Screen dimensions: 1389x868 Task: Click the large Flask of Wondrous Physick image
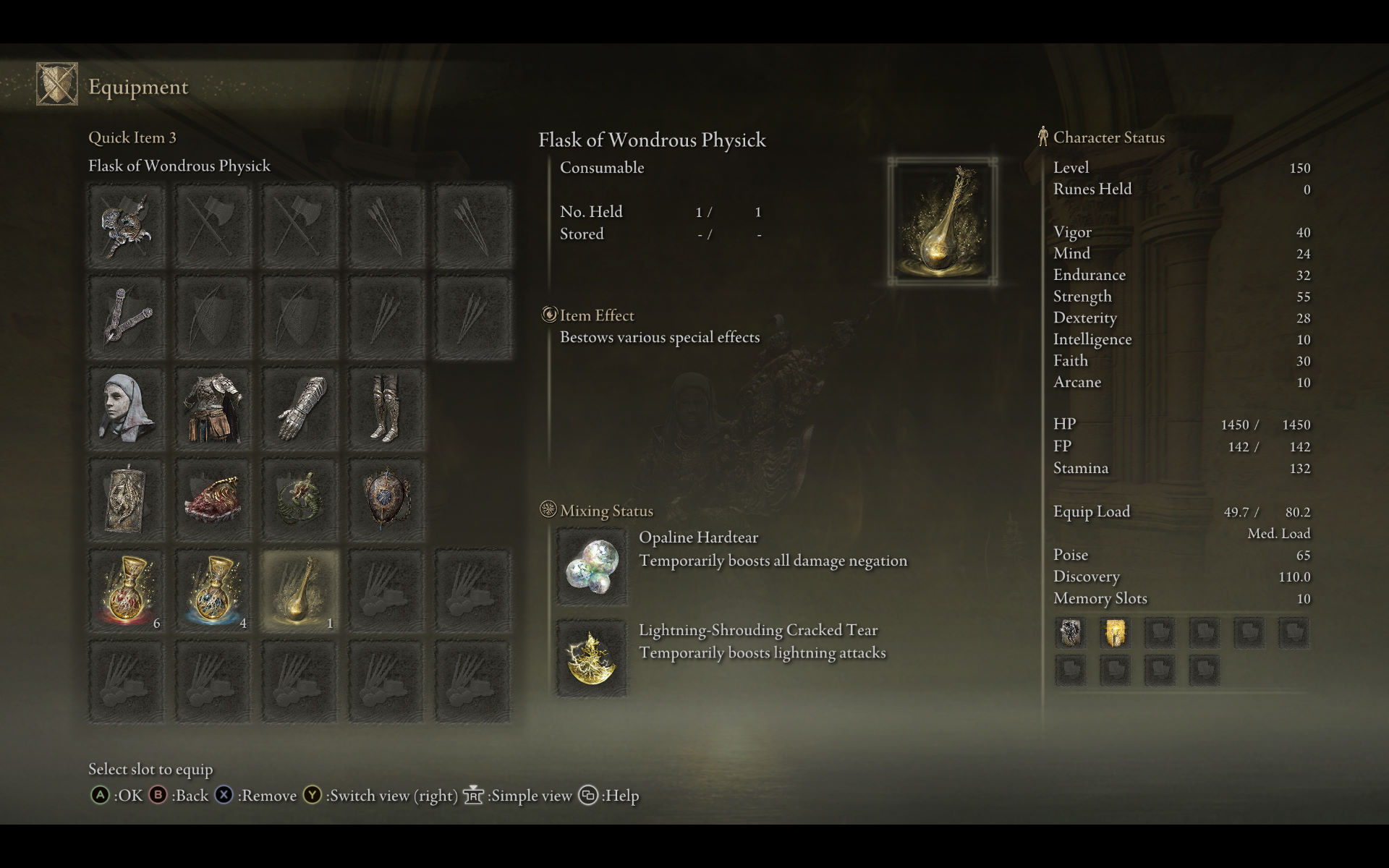(943, 221)
